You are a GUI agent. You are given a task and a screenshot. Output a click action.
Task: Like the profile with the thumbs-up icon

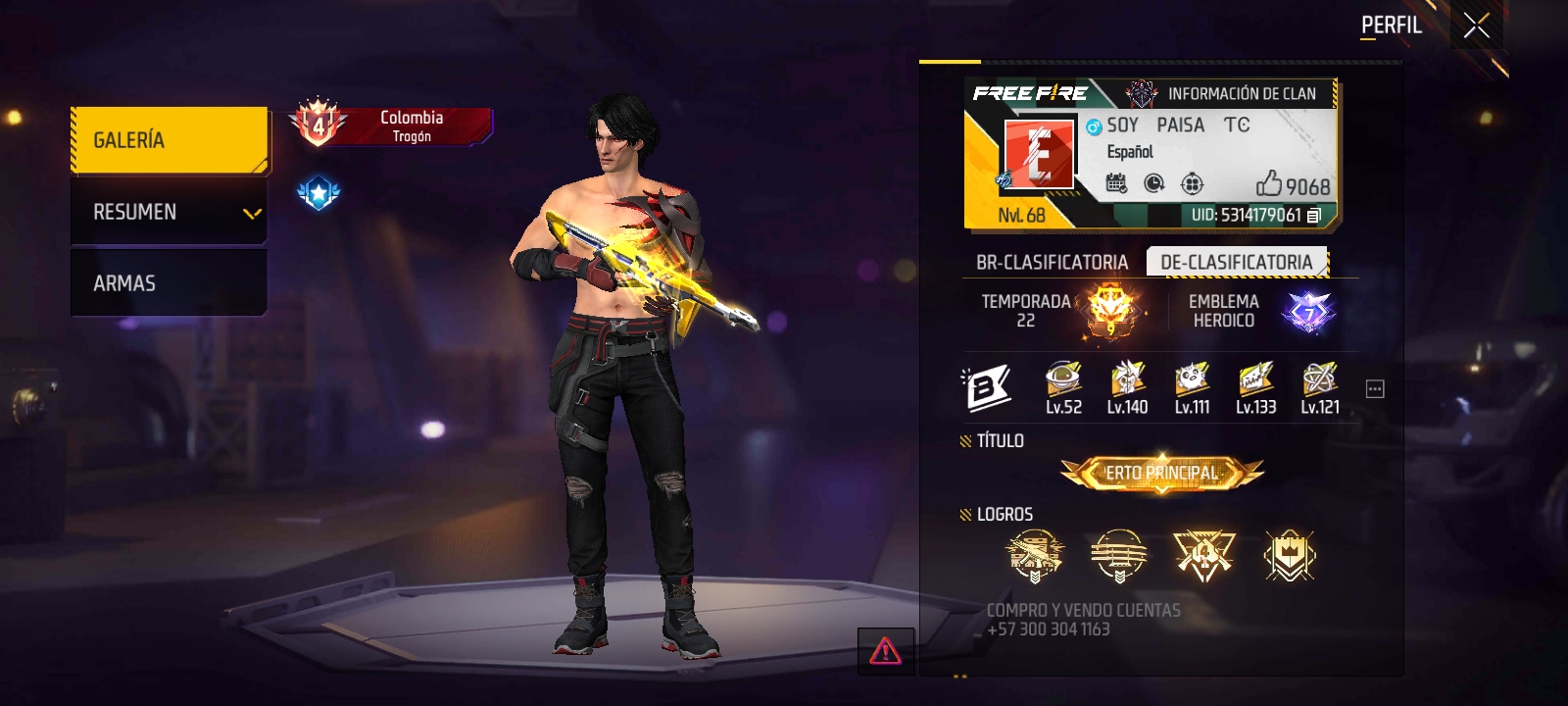(x=1270, y=183)
